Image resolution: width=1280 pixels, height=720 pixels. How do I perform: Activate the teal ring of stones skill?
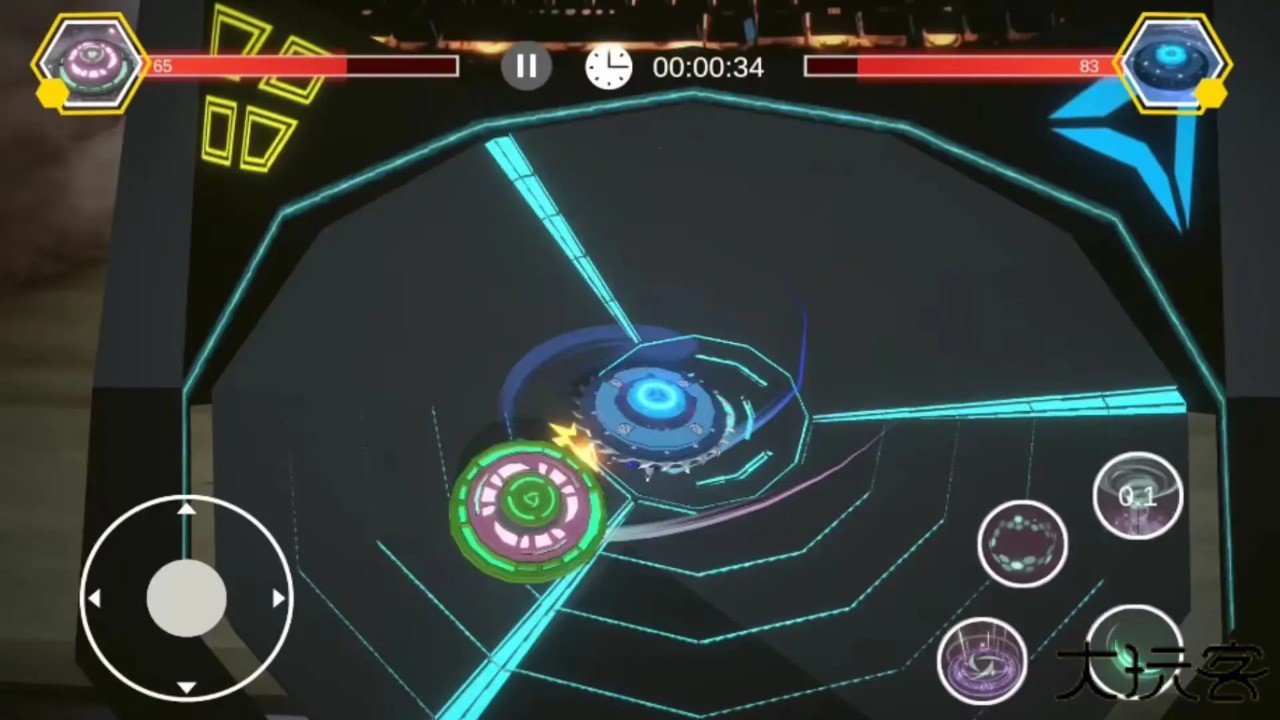(1022, 543)
